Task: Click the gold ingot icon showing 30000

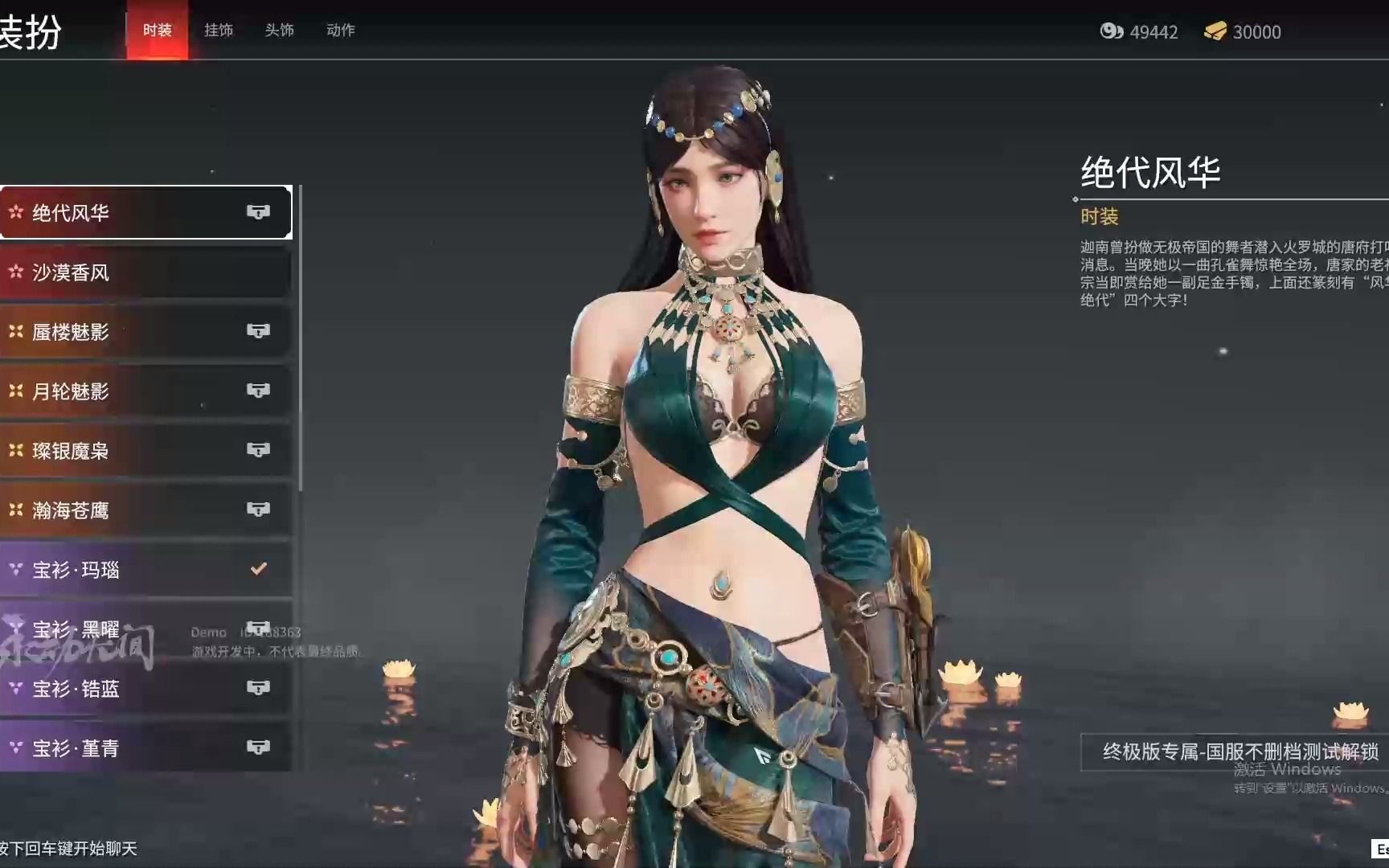Action: (x=1216, y=32)
